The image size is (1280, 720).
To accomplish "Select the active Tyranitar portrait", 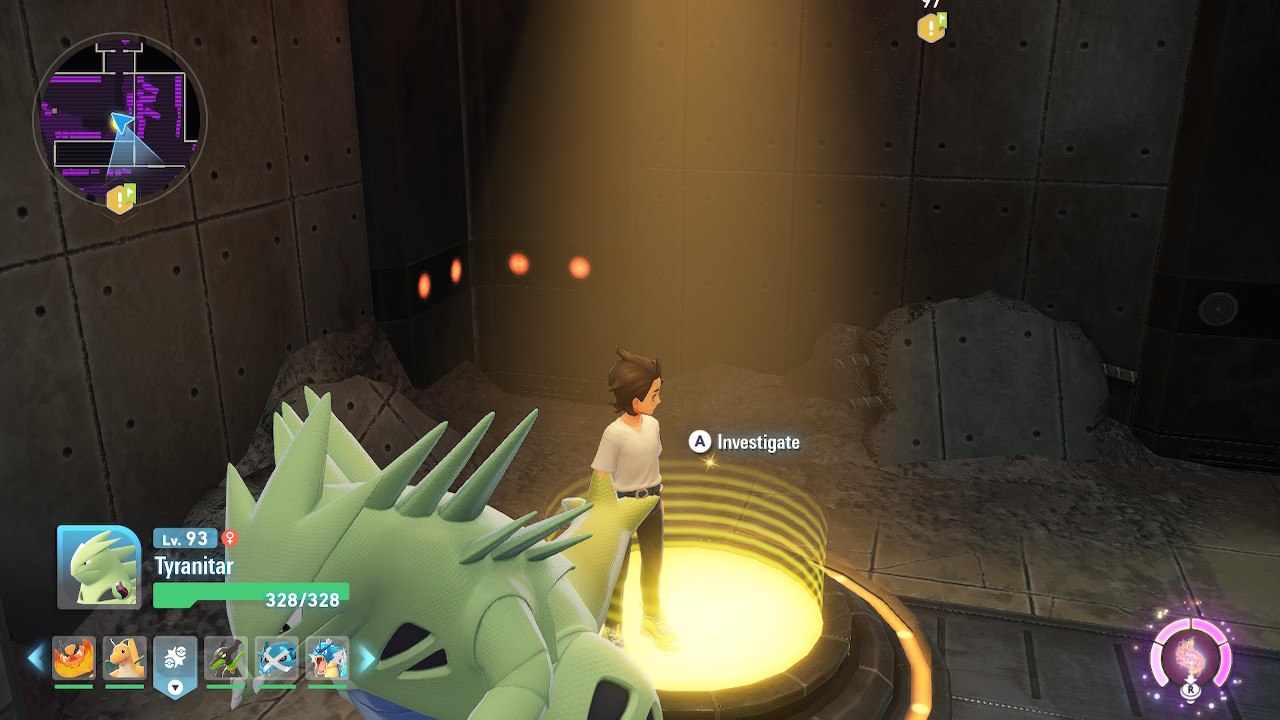I will pyautogui.click(x=99, y=567).
